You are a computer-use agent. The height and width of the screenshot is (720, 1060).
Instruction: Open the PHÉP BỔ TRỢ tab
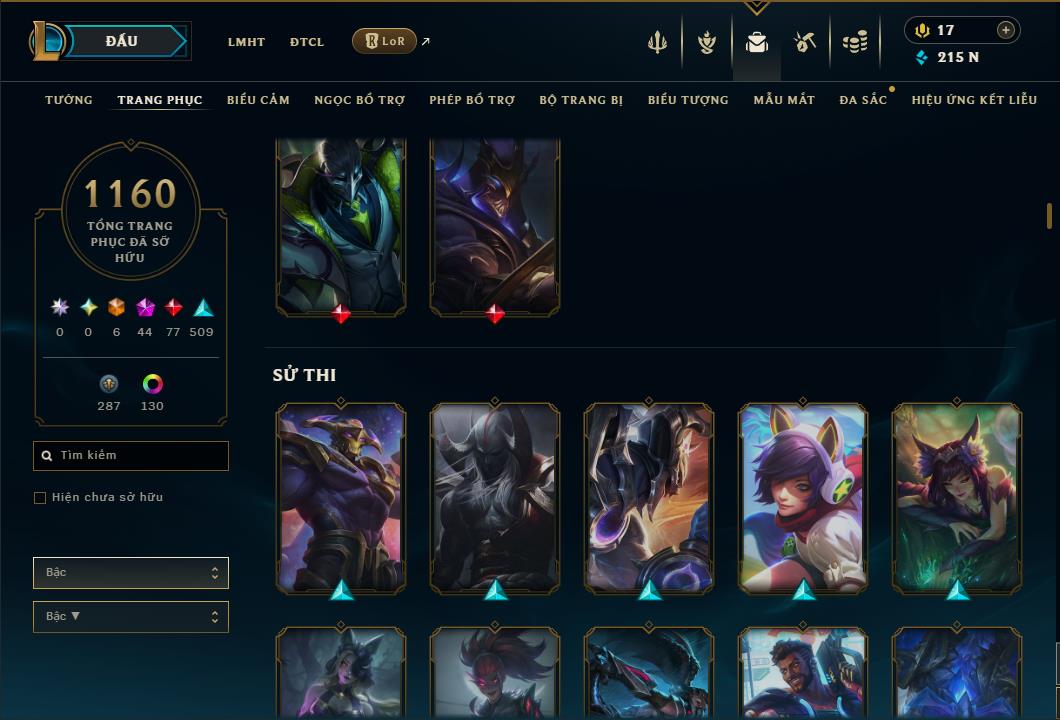pyautogui.click(x=472, y=100)
